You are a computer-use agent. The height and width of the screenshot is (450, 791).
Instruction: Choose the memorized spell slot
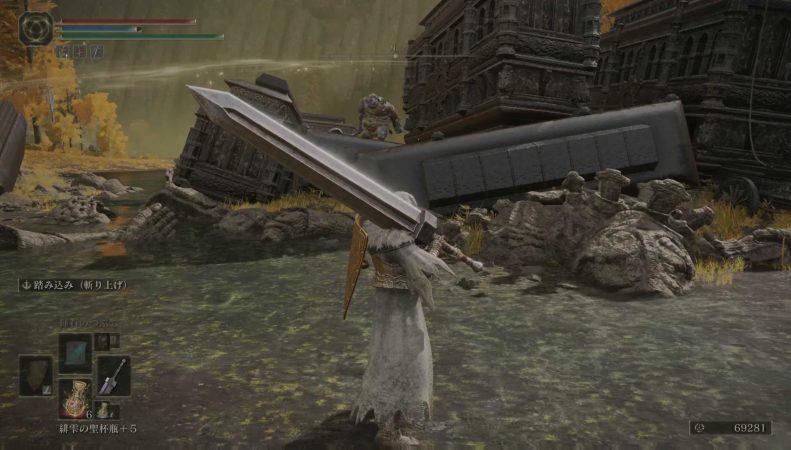pyautogui.click(x=74, y=353)
